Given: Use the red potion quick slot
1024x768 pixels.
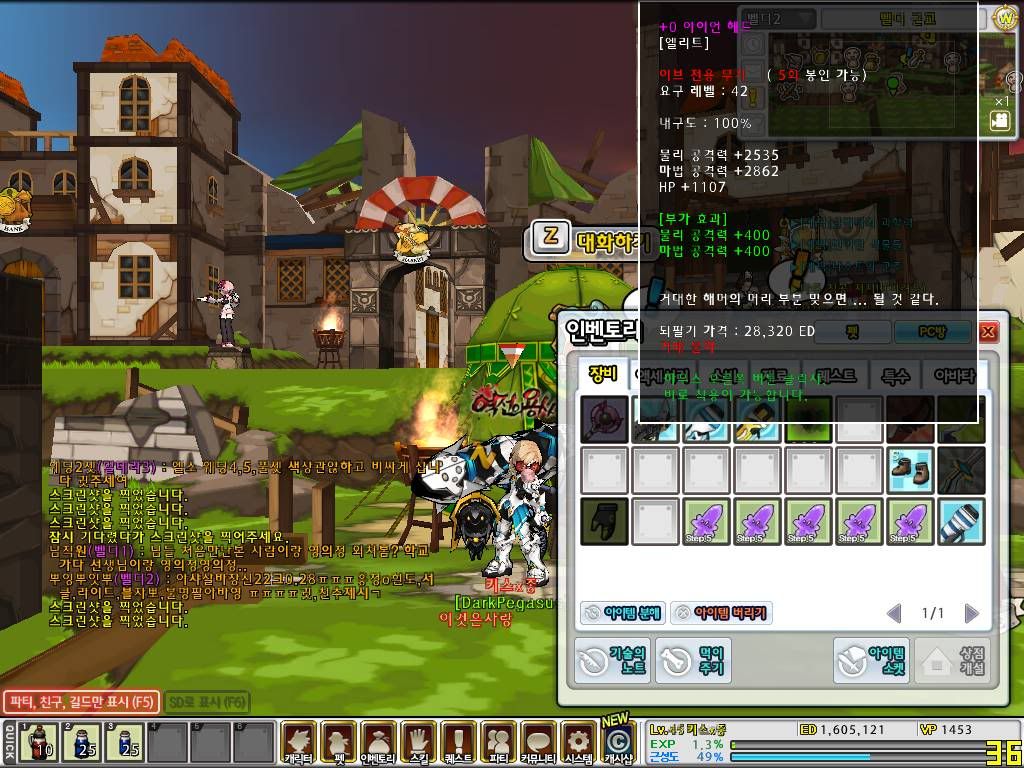Looking at the screenshot, I should (41, 743).
